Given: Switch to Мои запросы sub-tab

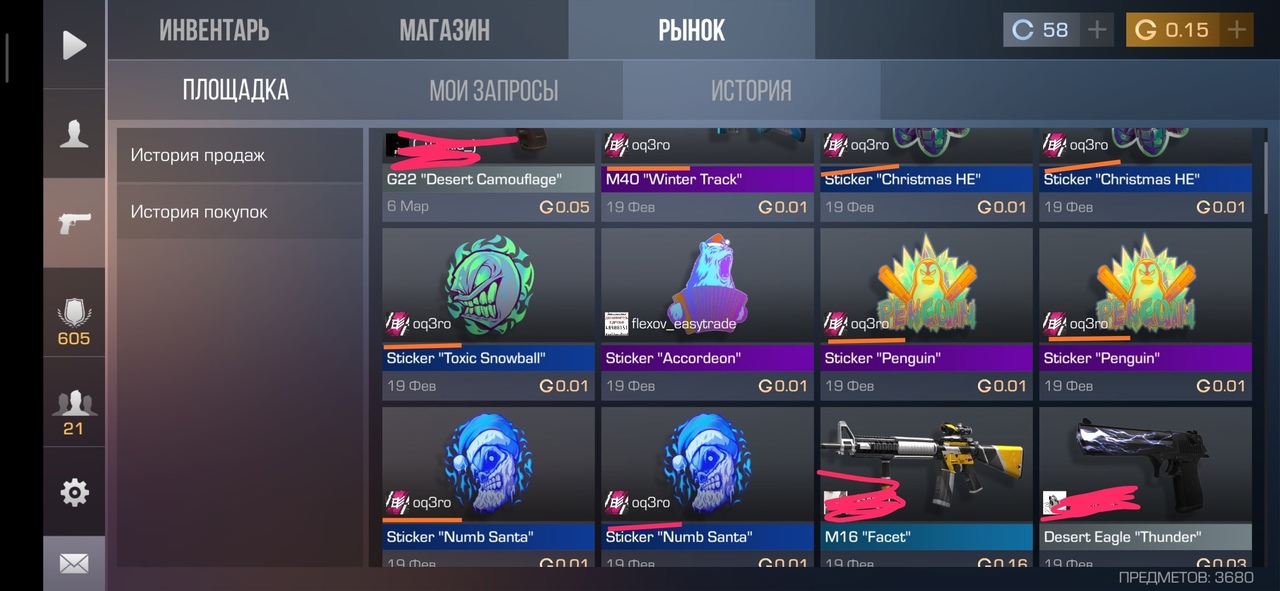Looking at the screenshot, I should pyautogui.click(x=493, y=91).
